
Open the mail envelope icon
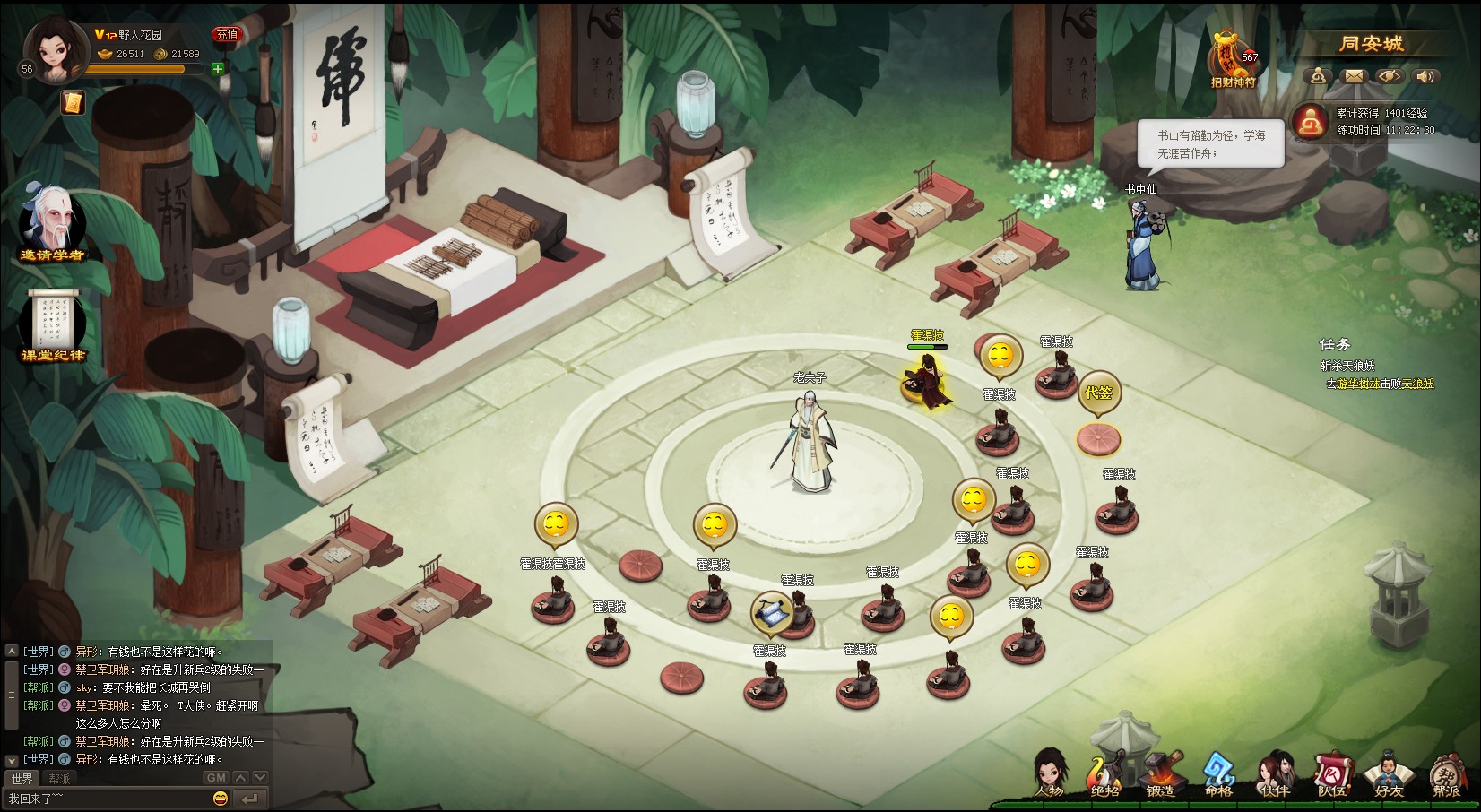(x=1354, y=76)
